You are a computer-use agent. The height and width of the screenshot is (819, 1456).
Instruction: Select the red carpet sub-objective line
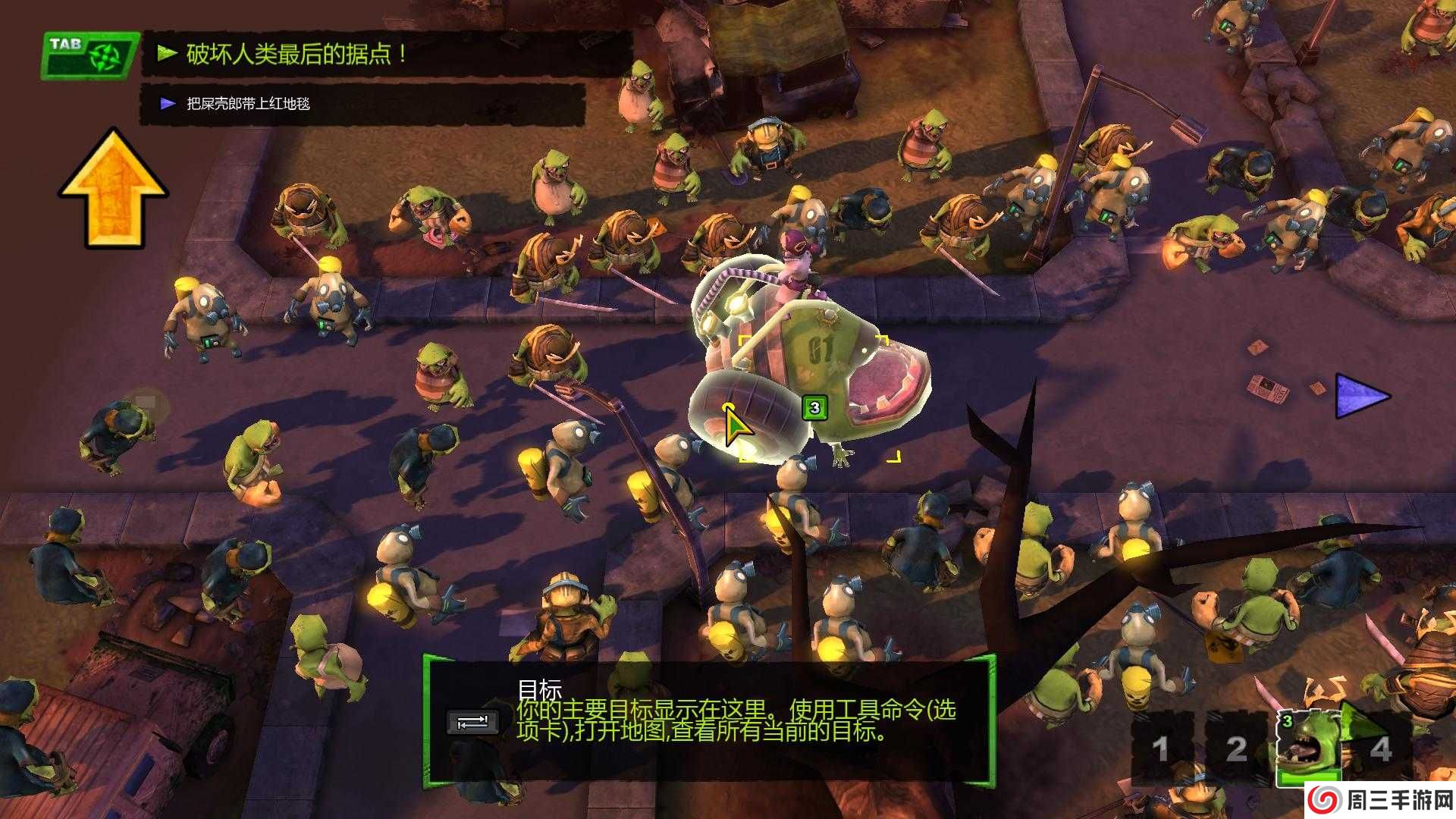(x=248, y=104)
